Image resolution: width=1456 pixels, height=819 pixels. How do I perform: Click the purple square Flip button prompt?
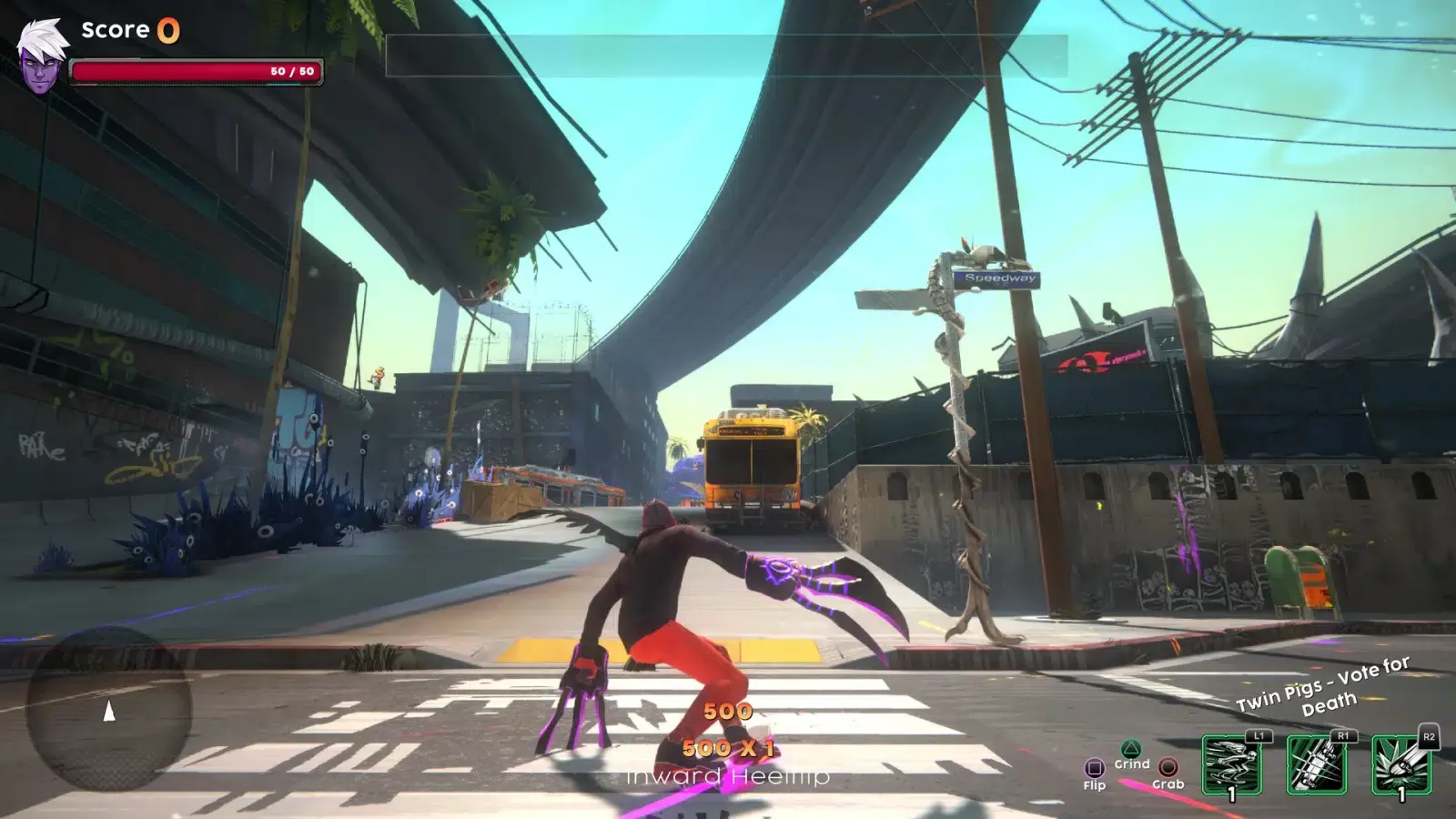click(1095, 767)
